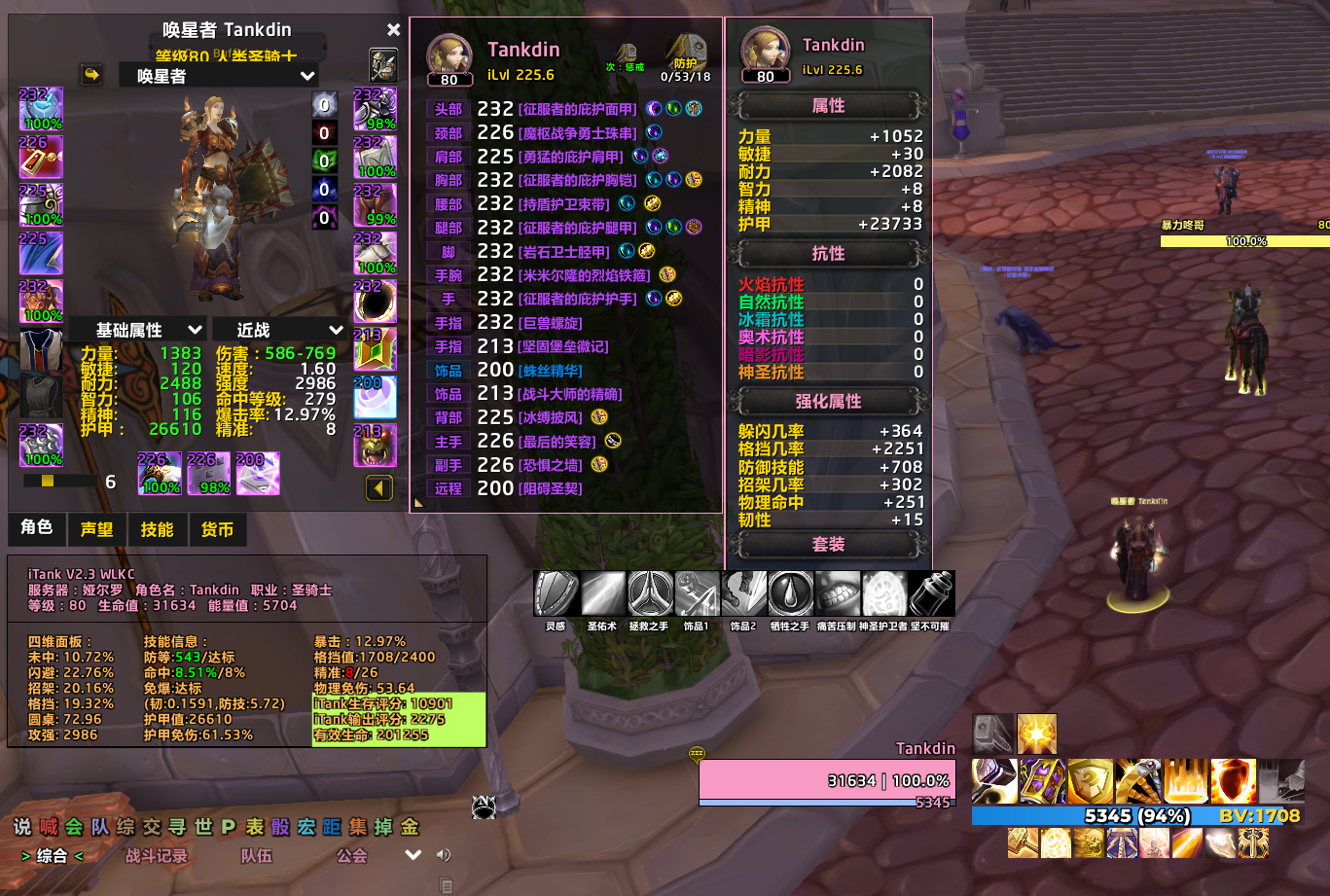
Task: Switch to the 战斗记录 chat tab
Action: point(157,856)
